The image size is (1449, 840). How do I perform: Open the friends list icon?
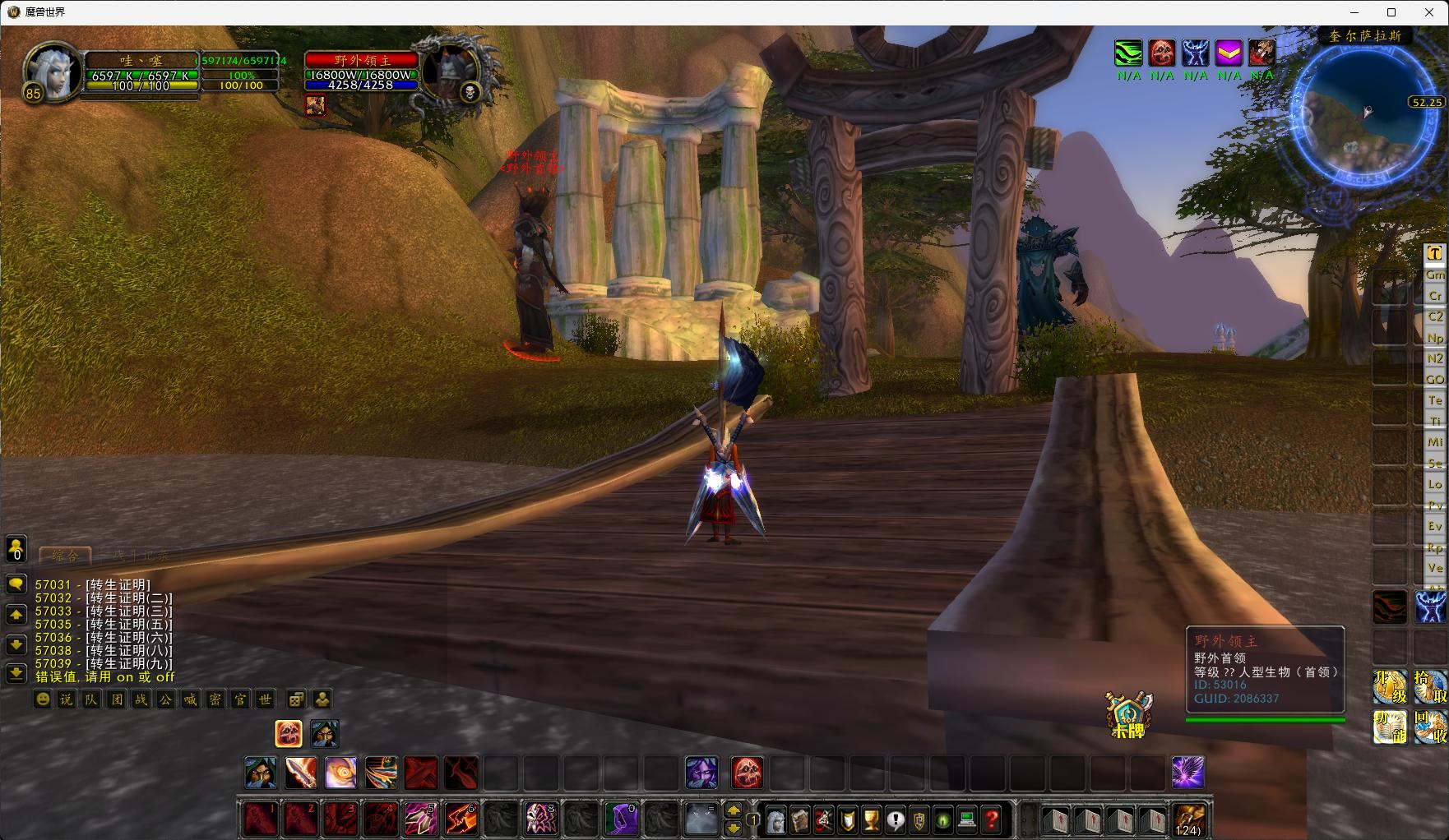click(16, 548)
